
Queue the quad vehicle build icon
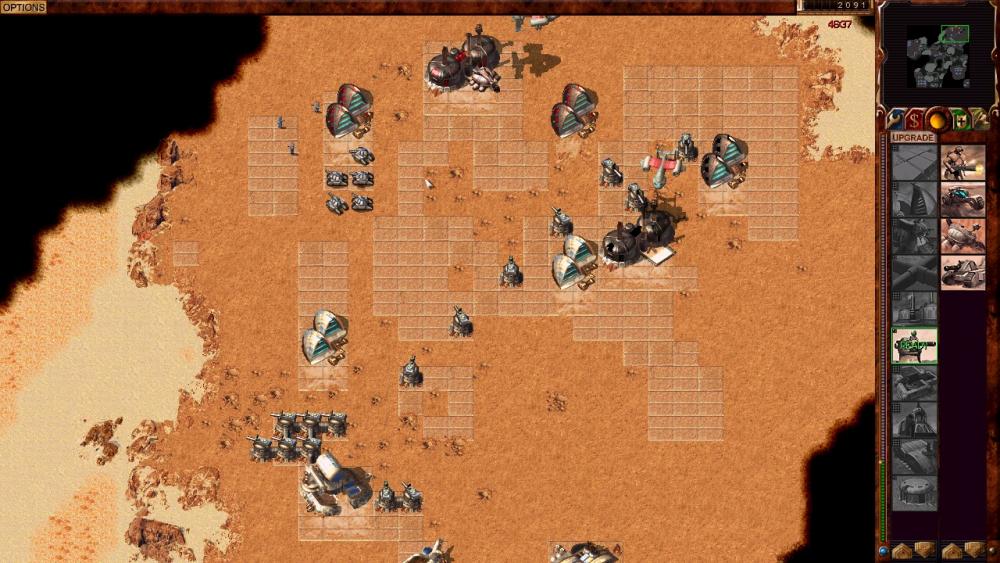[x=962, y=236]
